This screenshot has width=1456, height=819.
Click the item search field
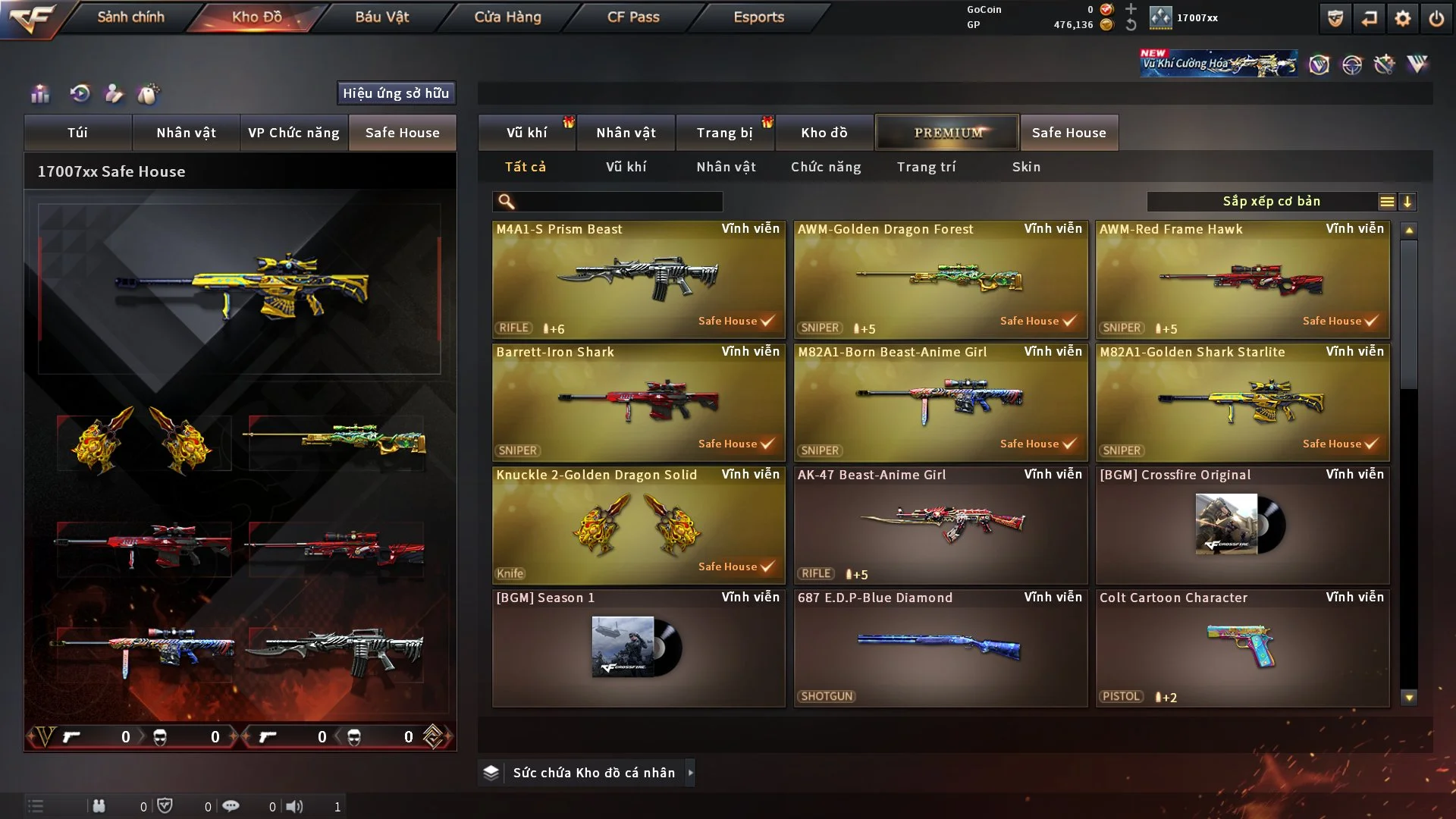618,202
